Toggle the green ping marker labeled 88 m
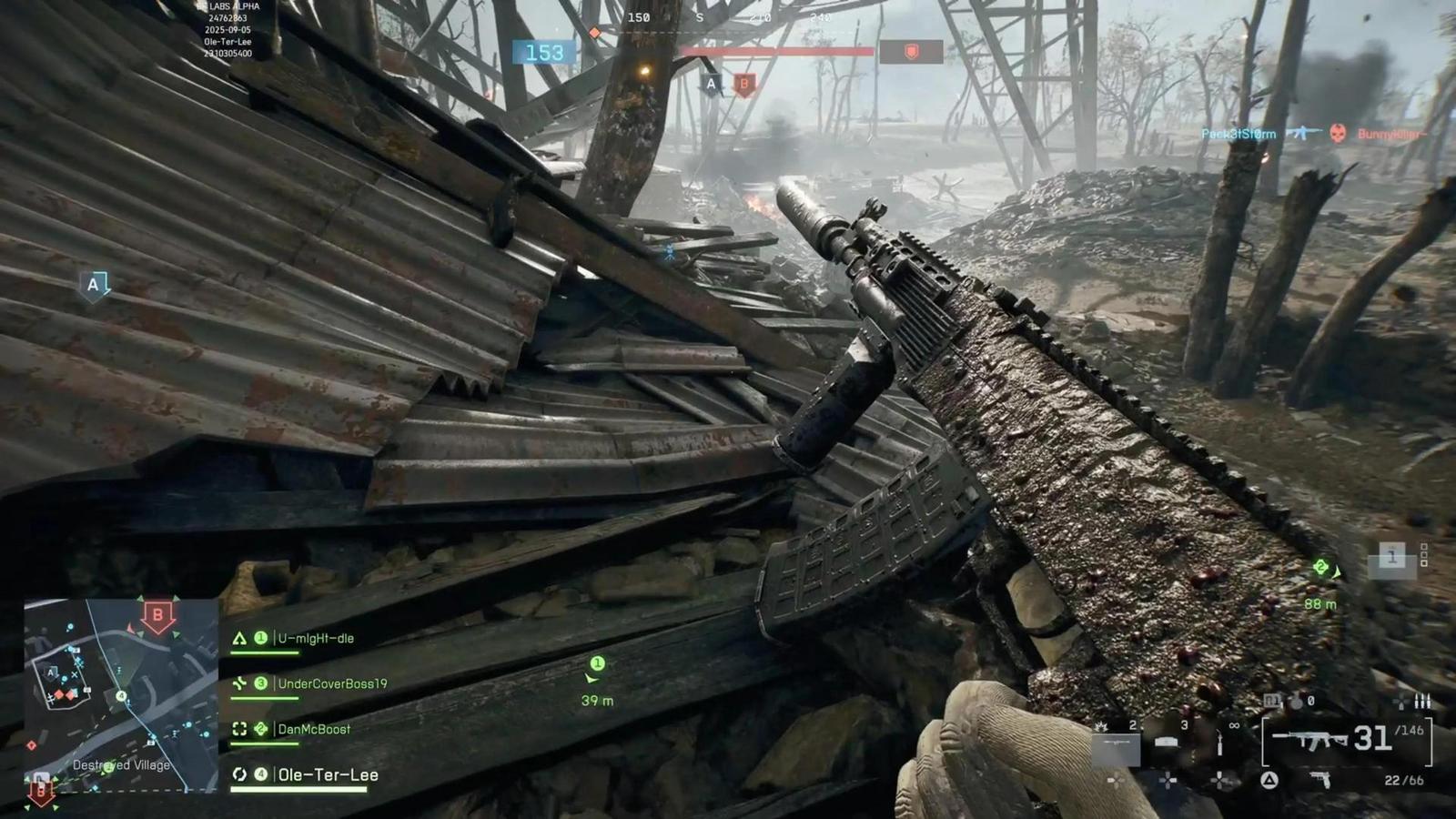 pyautogui.click(x=1320, y=566)
